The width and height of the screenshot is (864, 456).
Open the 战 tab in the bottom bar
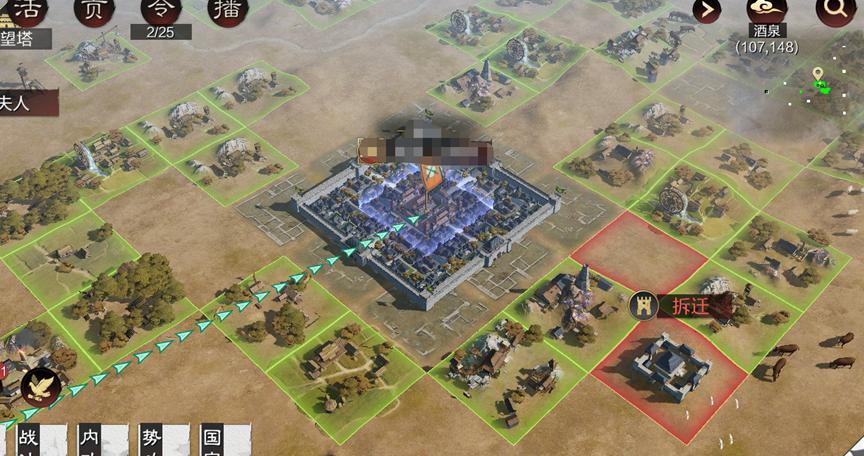(x=28, y=440)
